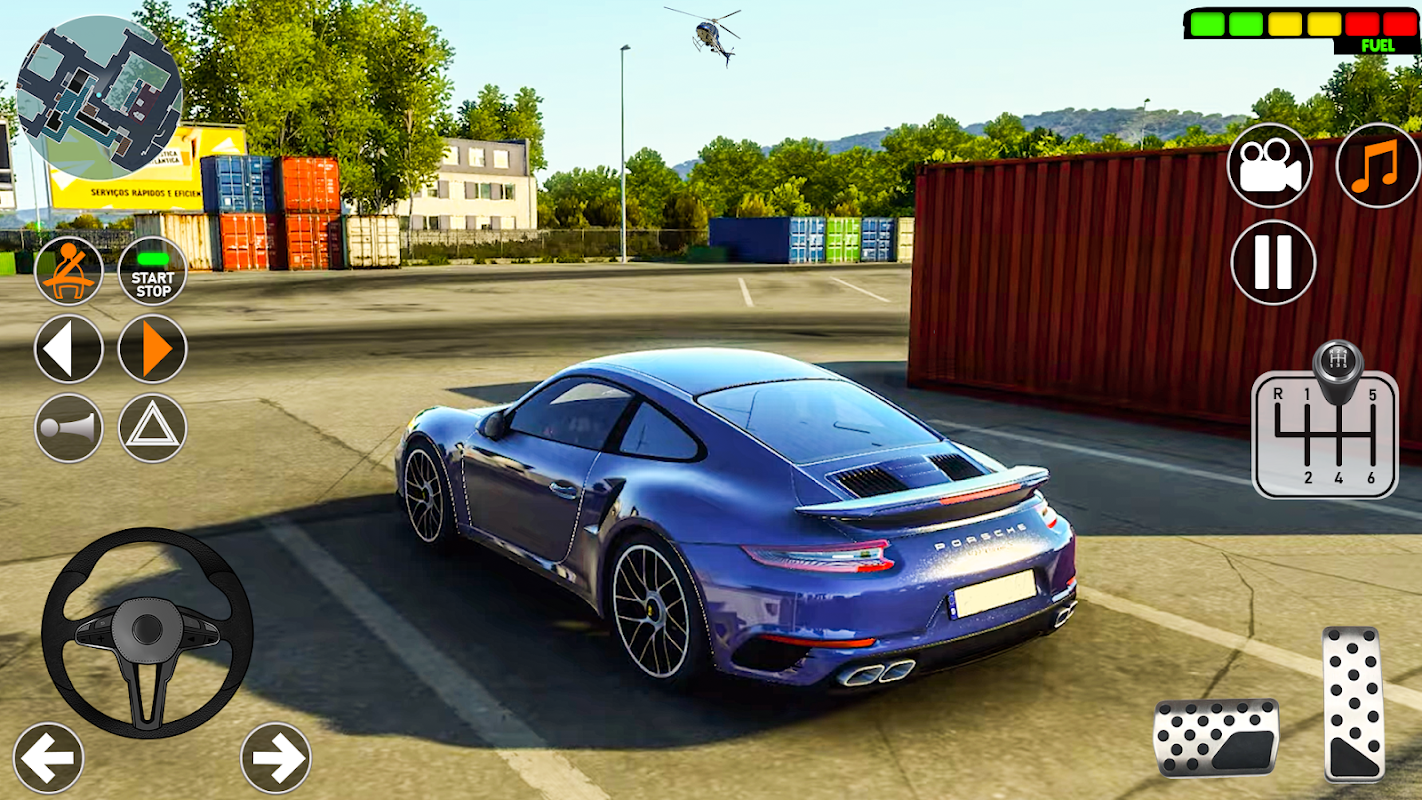Activate the left turn signal arrow

pyautogui.click(x=69, y=349)
